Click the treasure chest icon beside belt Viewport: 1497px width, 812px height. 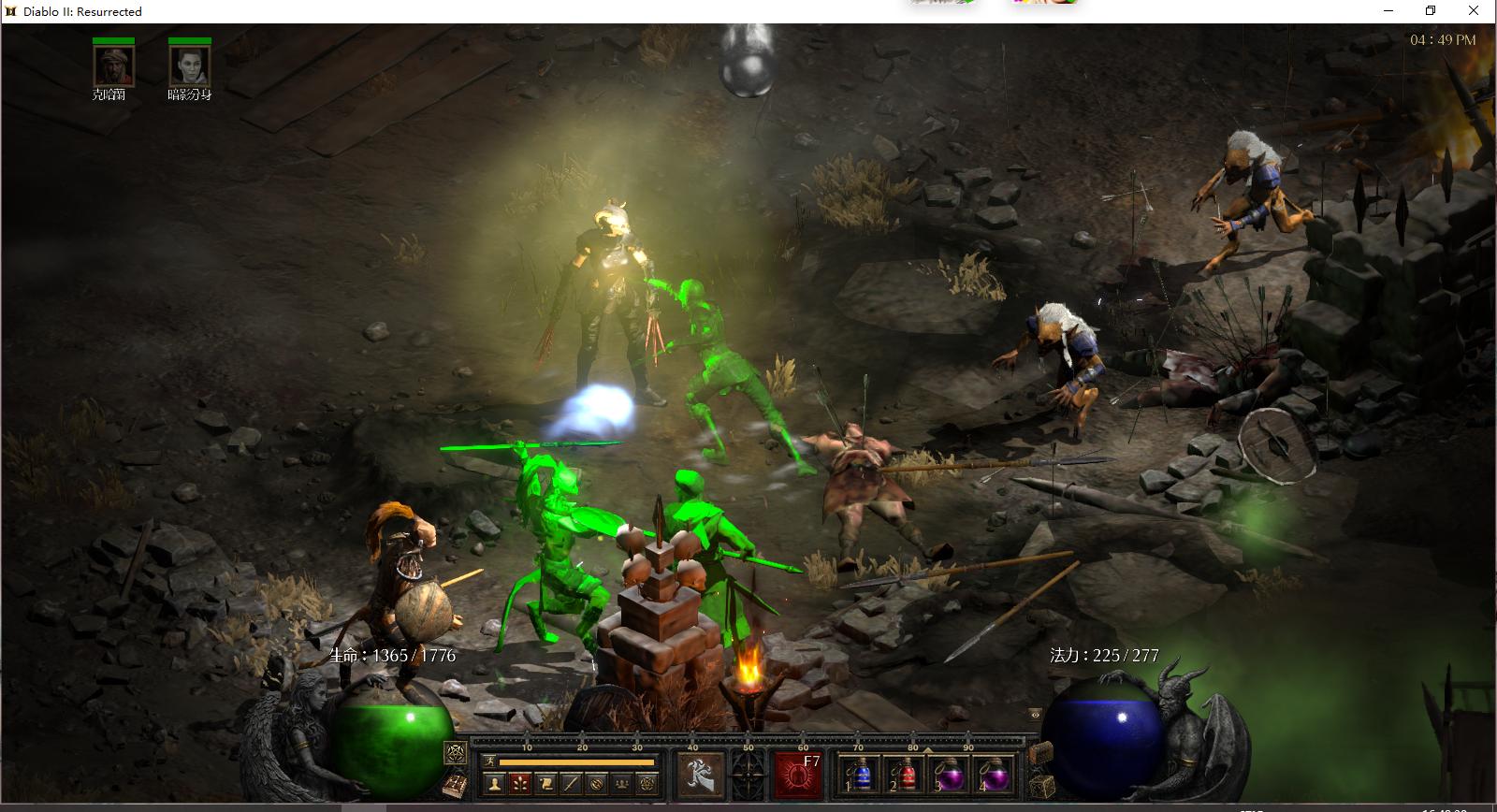(x=1040, y=753)
